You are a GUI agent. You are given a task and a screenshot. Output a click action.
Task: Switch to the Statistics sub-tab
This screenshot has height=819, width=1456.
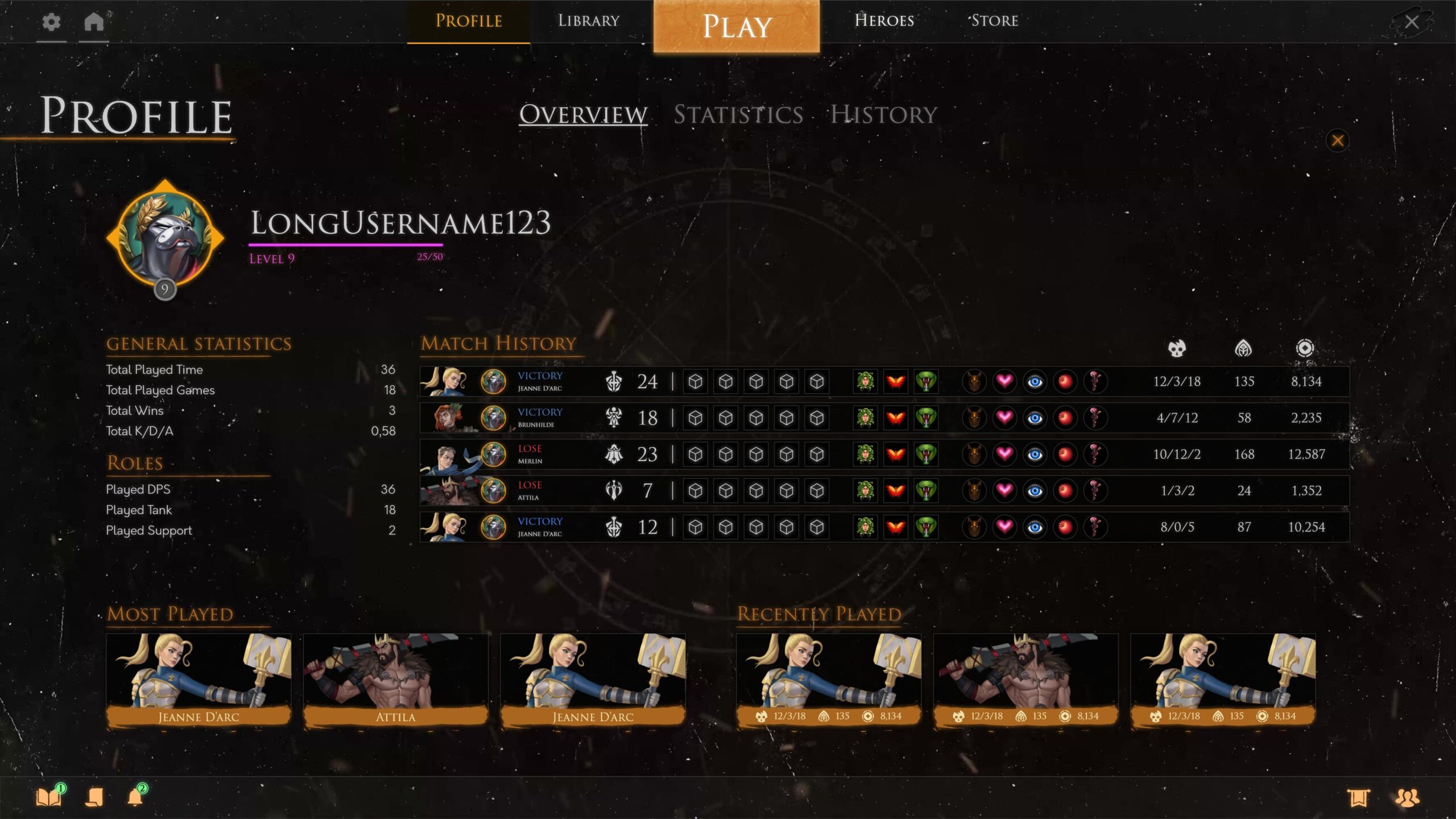pos(738,115)
